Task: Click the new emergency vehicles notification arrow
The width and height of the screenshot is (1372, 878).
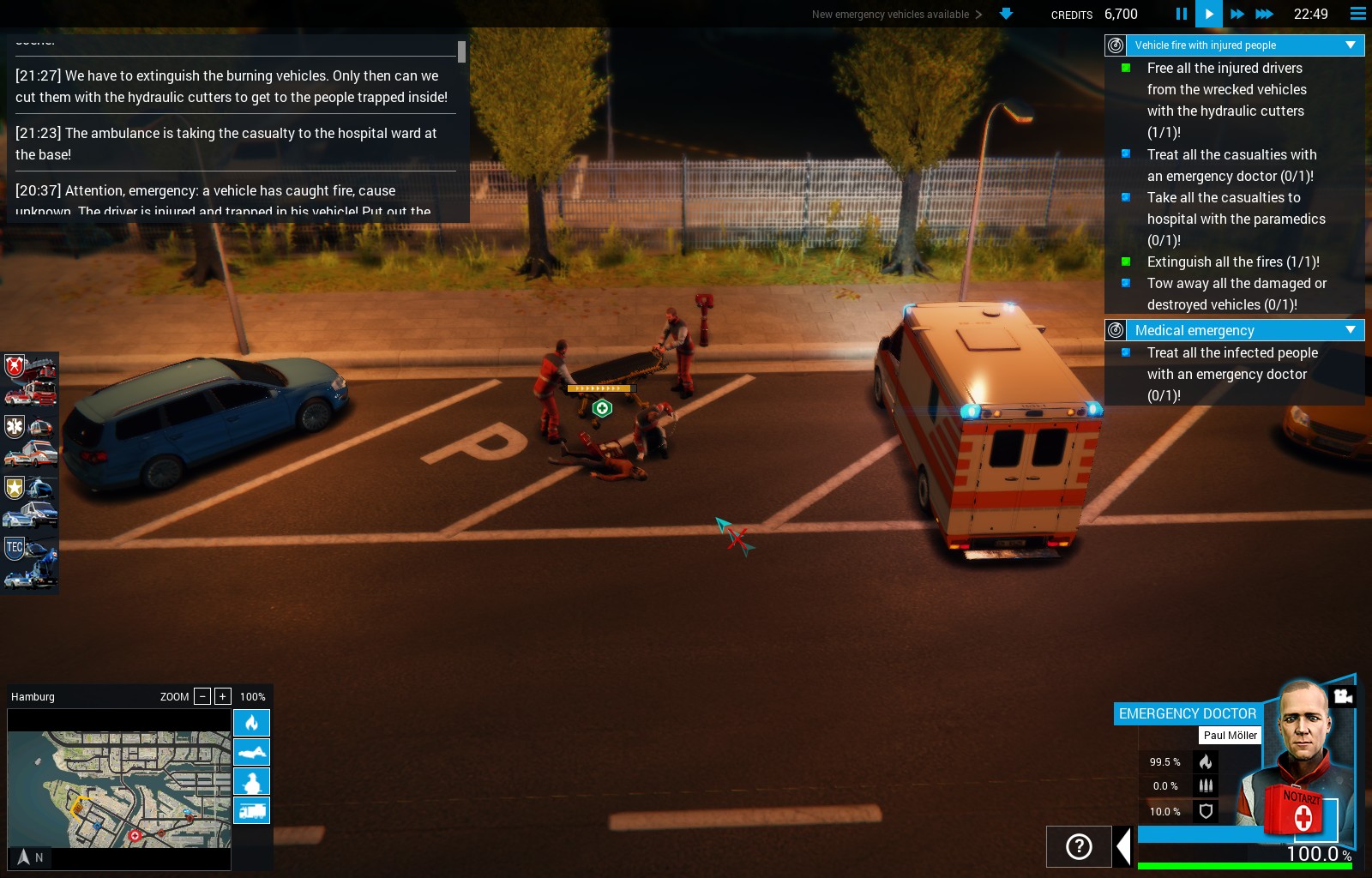Action: (1007, 14)
